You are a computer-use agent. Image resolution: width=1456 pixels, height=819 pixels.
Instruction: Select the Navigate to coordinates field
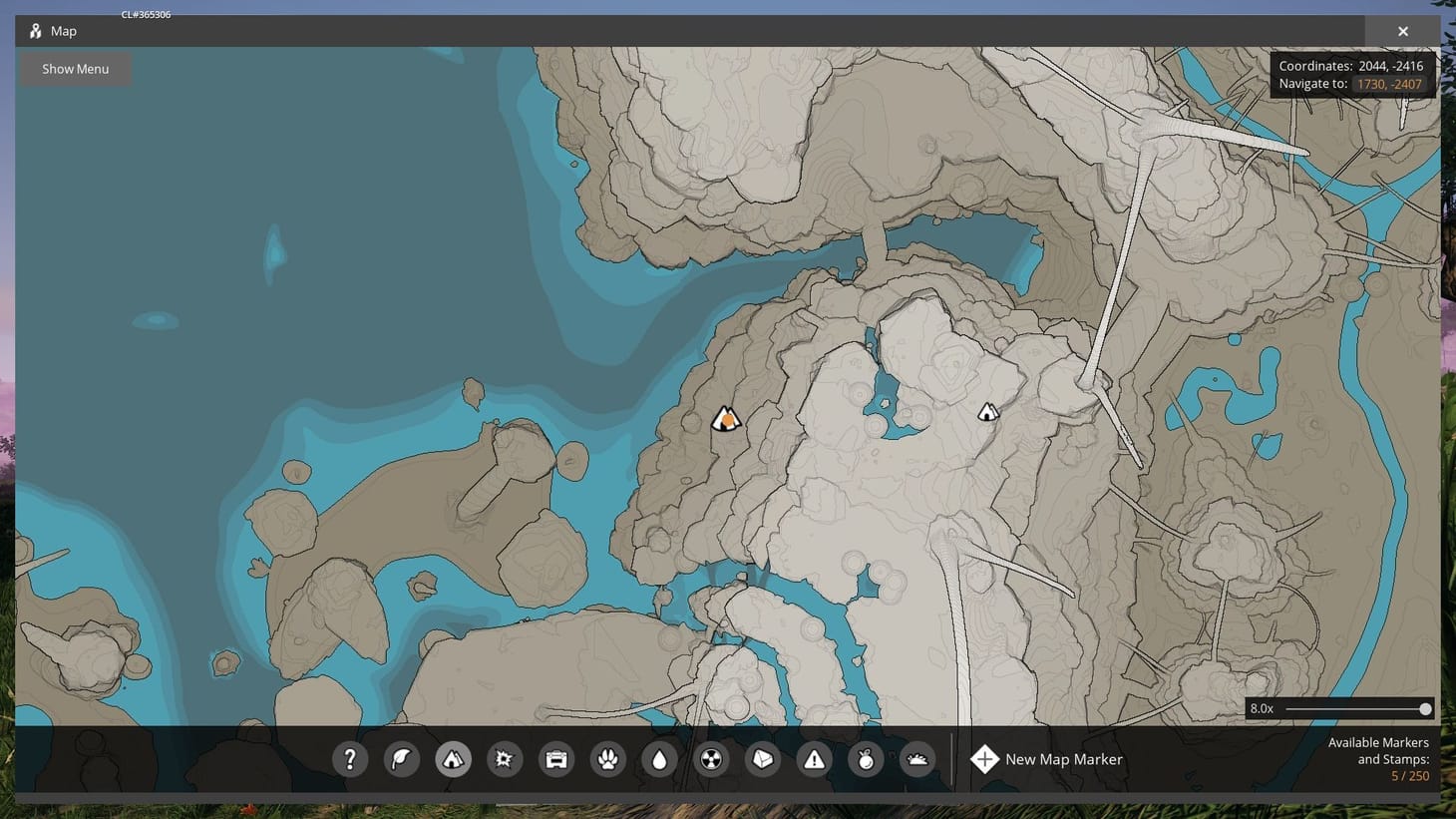pos(1390,84)
